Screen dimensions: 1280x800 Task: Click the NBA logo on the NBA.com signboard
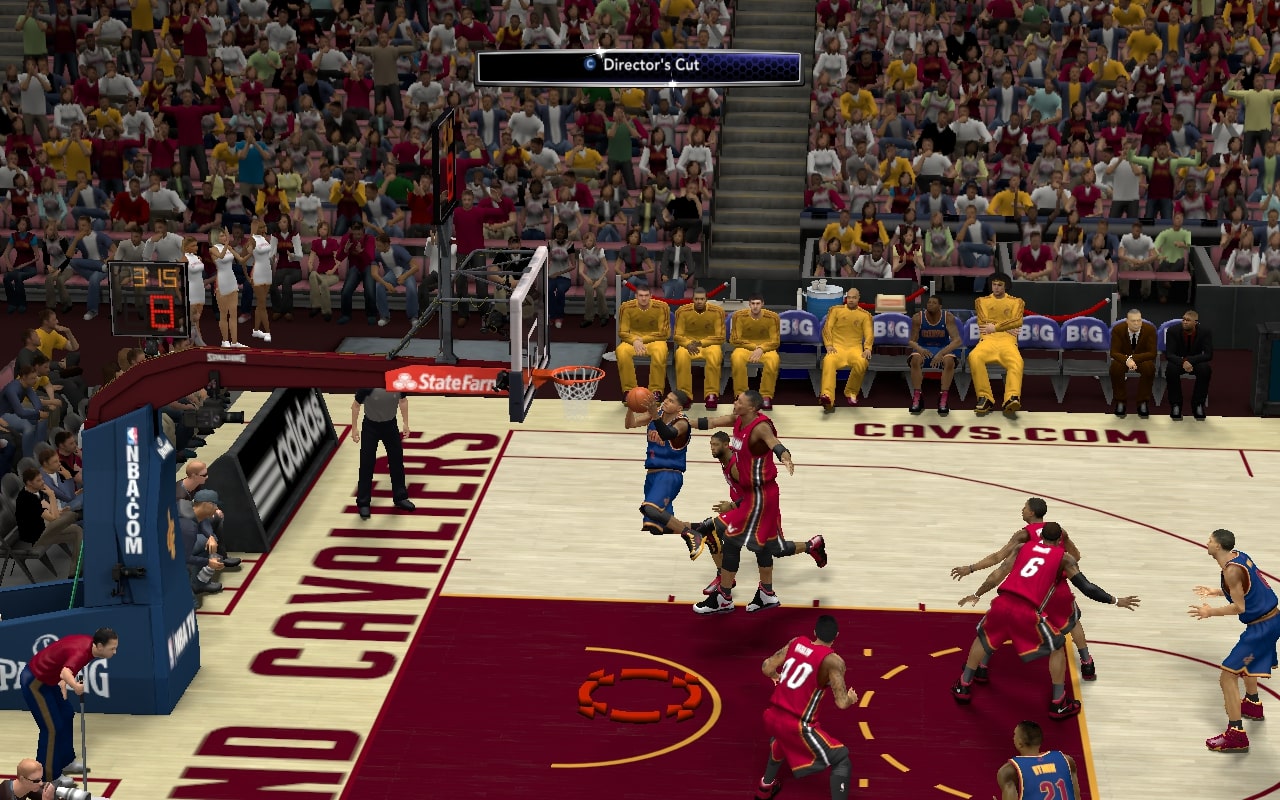[131, 433]
